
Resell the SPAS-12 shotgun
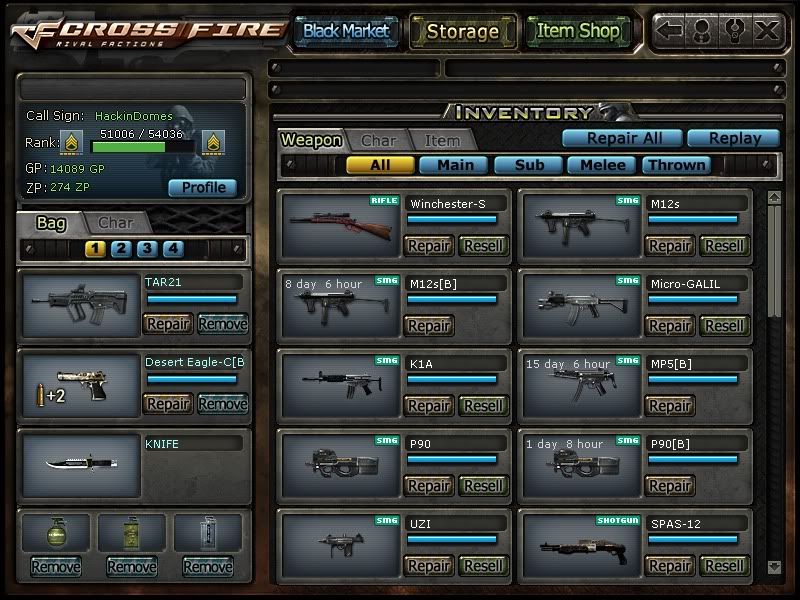(x=725, y=565)
